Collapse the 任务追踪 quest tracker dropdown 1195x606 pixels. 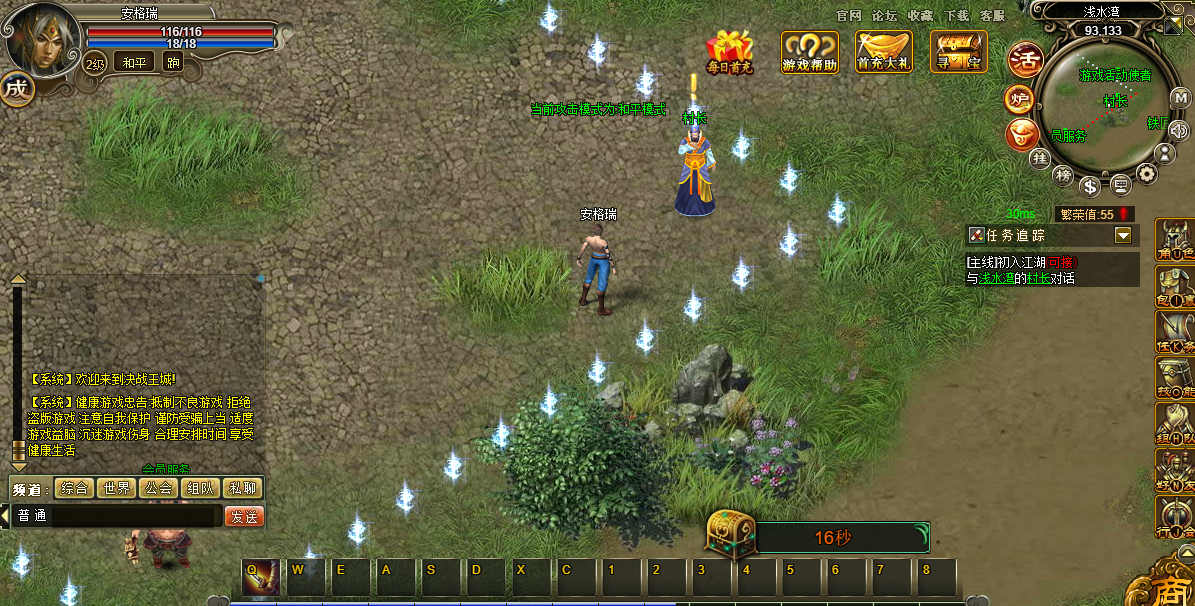click(1123, 235)
